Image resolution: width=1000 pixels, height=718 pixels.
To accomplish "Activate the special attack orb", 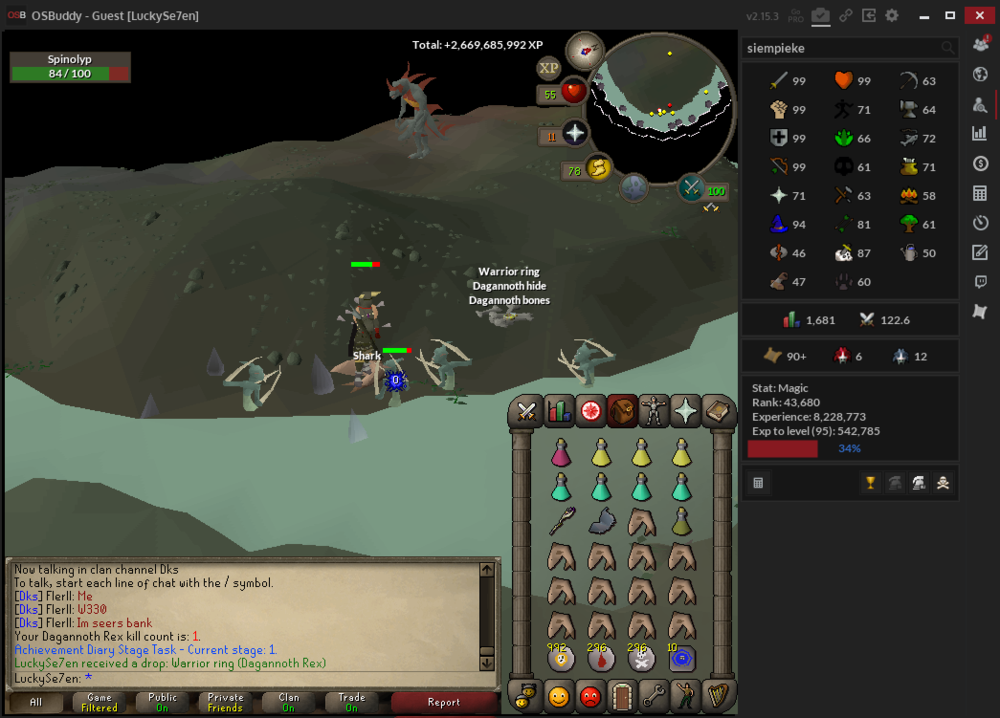I will tap(692, 186).
